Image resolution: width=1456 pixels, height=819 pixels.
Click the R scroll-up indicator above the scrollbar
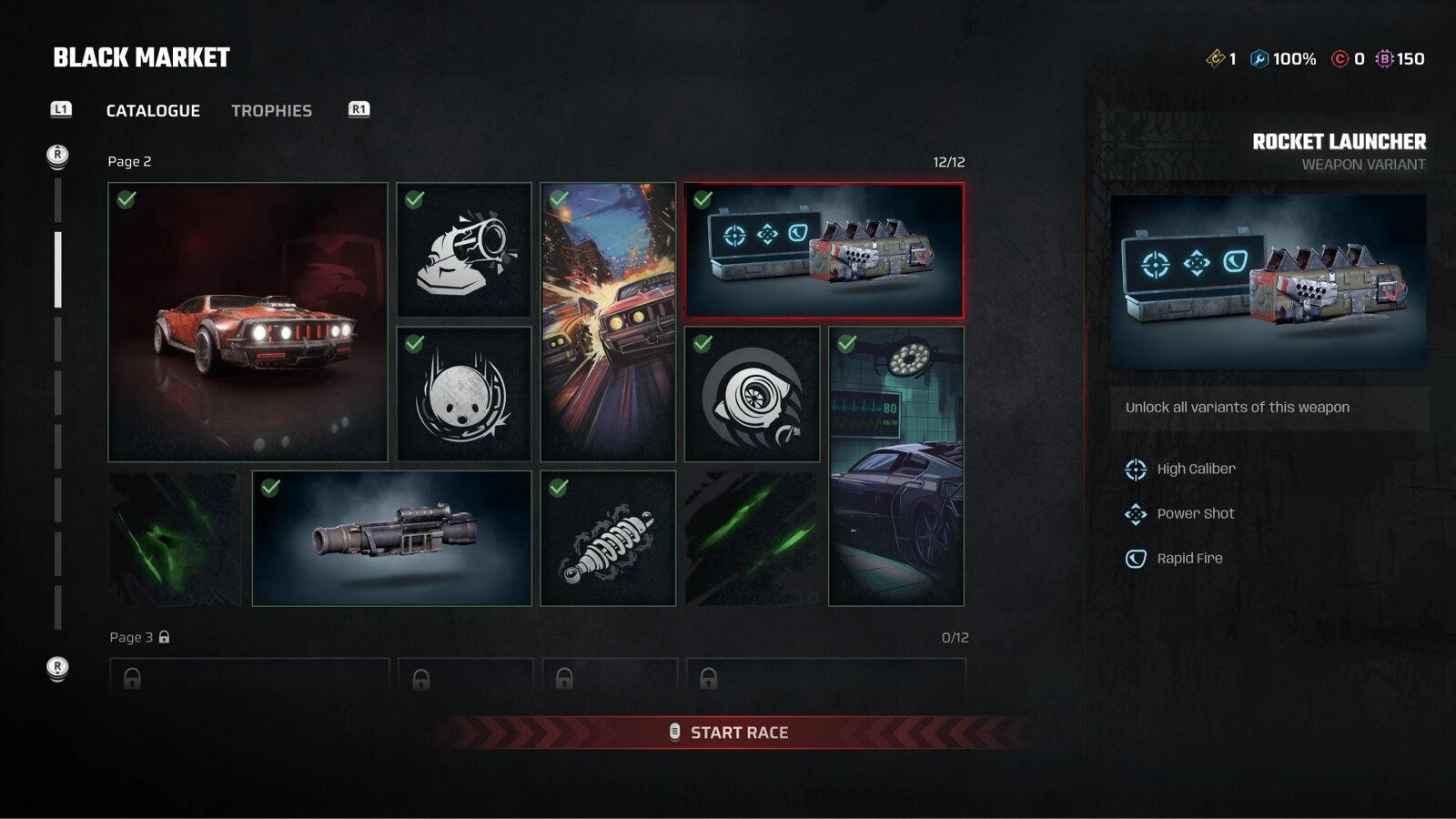pyautogui.click(x=58, y=156)
